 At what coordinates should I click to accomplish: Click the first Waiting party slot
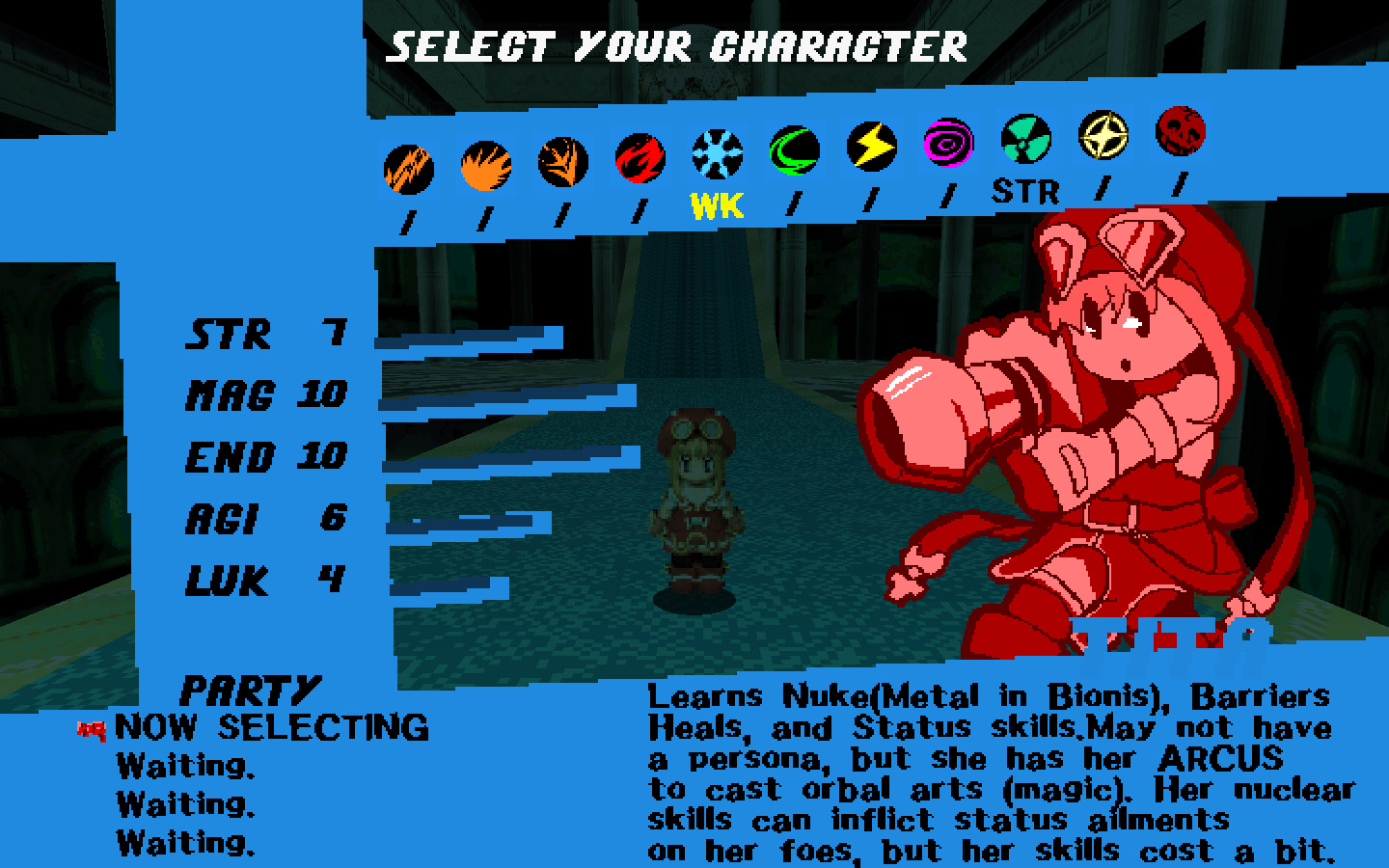pos(183,765)
